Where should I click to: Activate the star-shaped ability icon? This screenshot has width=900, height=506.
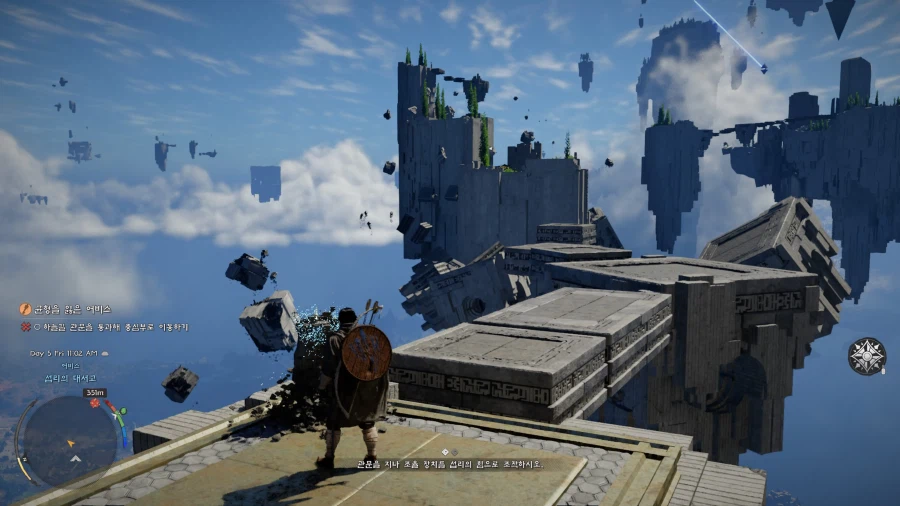[866, 356]
